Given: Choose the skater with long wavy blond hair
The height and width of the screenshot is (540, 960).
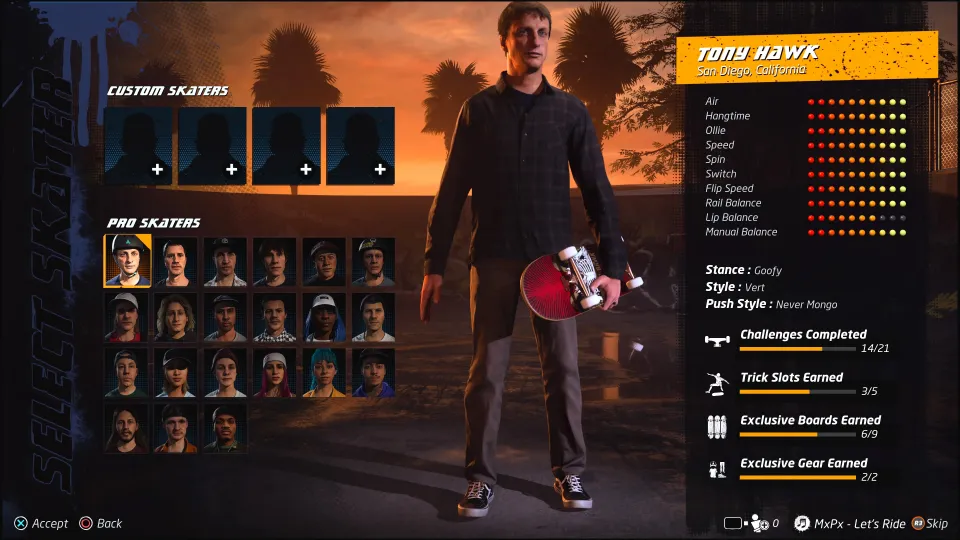Looking at the screenshot, I should click(177, 317).
